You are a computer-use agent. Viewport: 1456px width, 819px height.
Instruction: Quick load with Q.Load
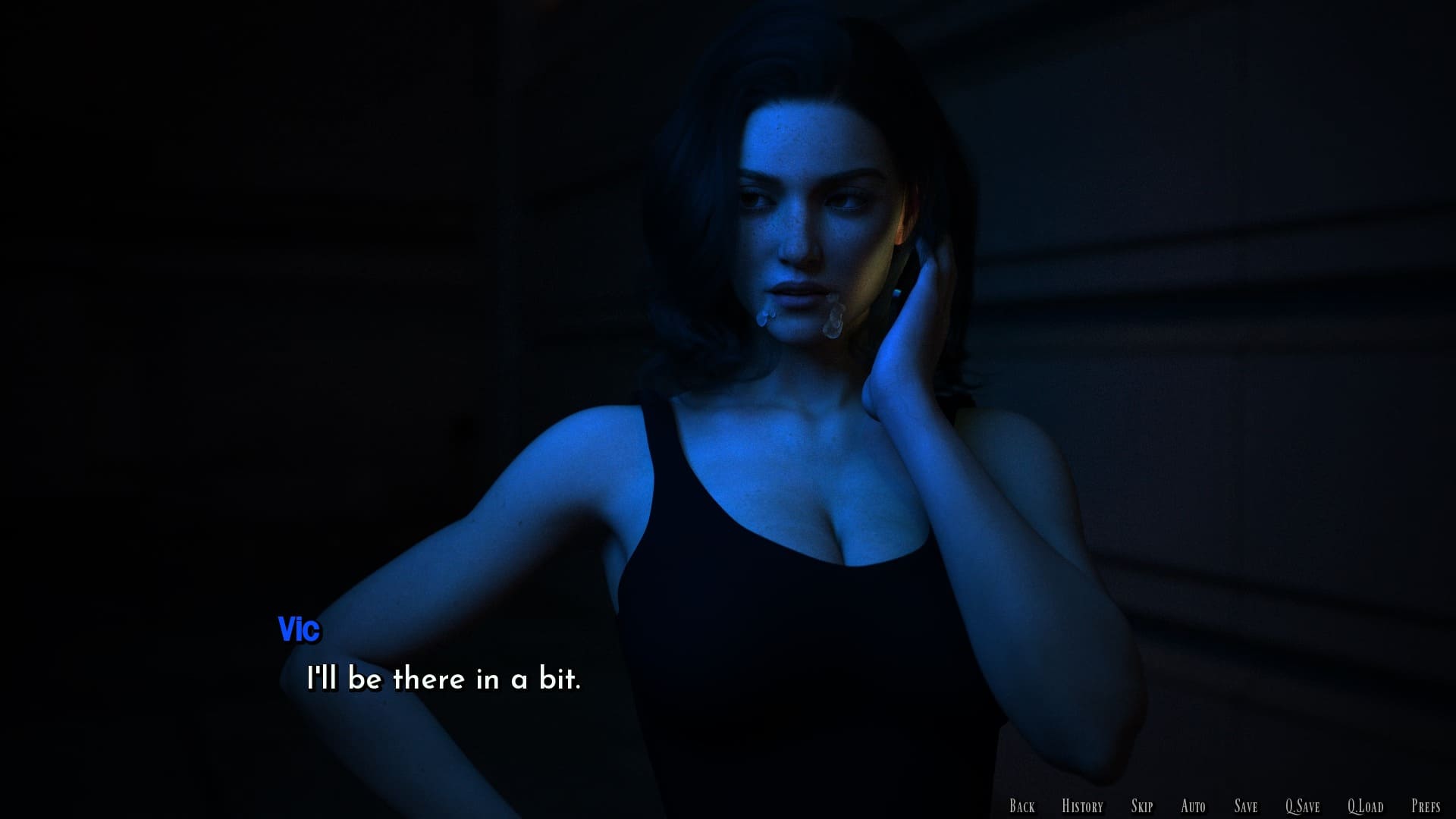point(1365,806)
